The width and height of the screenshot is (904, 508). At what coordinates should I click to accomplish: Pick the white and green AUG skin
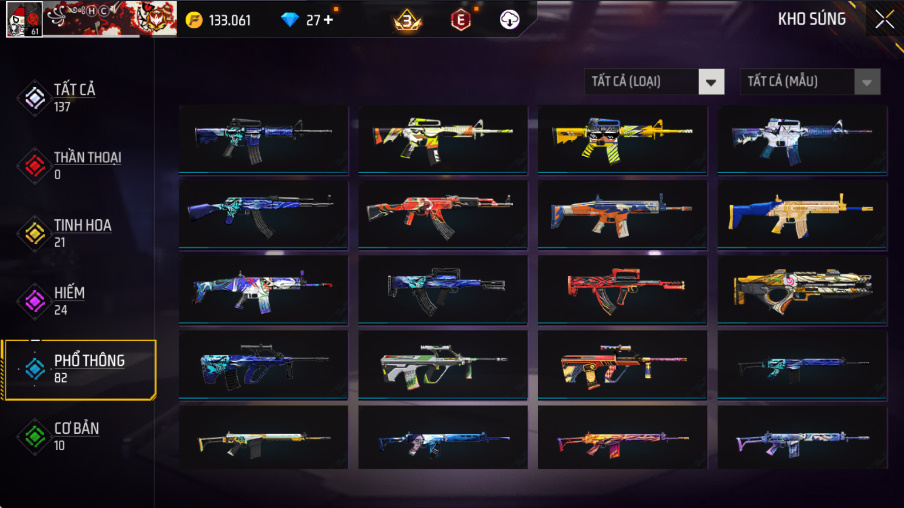443,365
